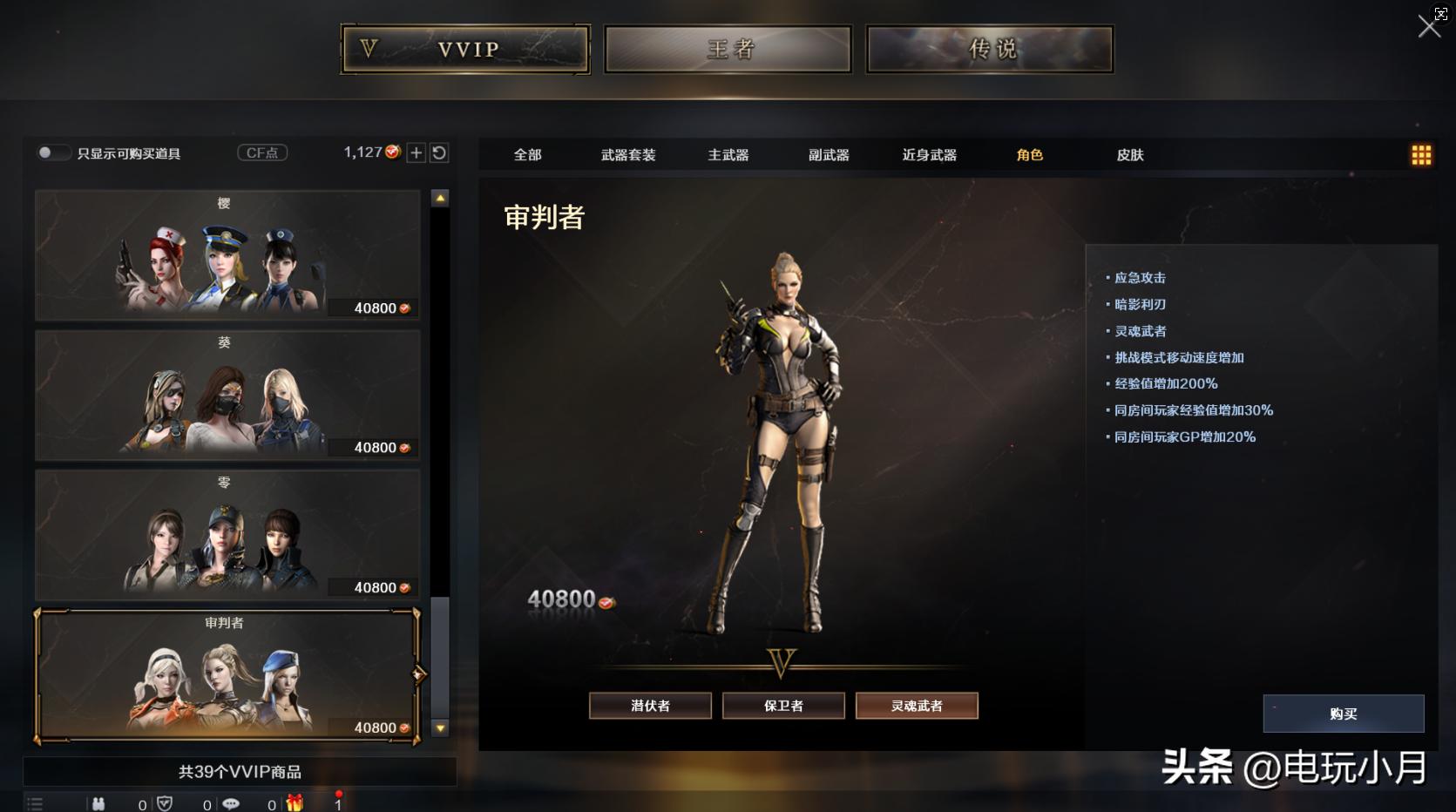
Task: Select the 樱 character pack
Action: (x=227, y=255)
